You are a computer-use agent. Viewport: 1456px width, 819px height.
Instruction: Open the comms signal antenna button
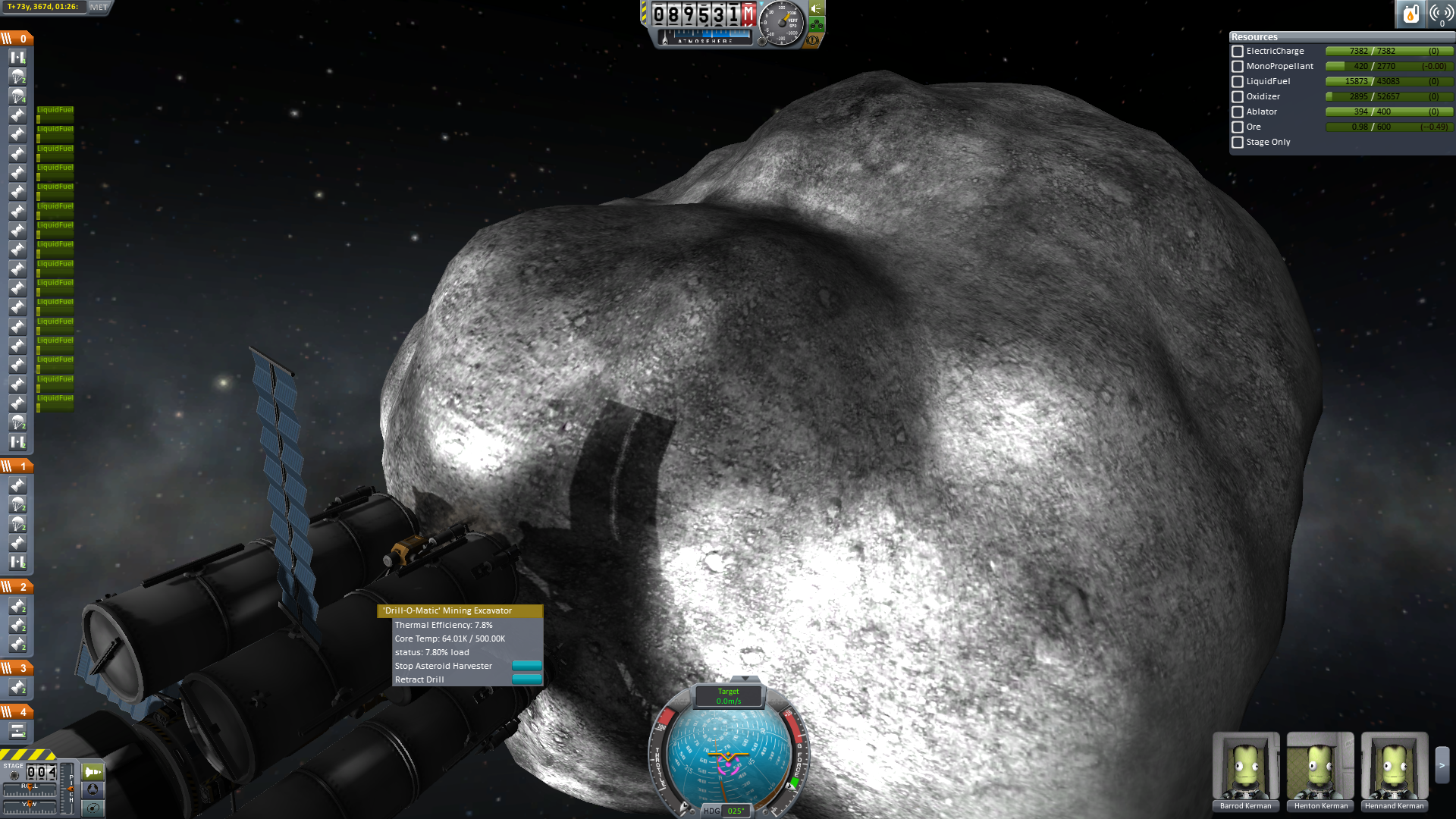pyautogui.click(x=1440, y=14)
